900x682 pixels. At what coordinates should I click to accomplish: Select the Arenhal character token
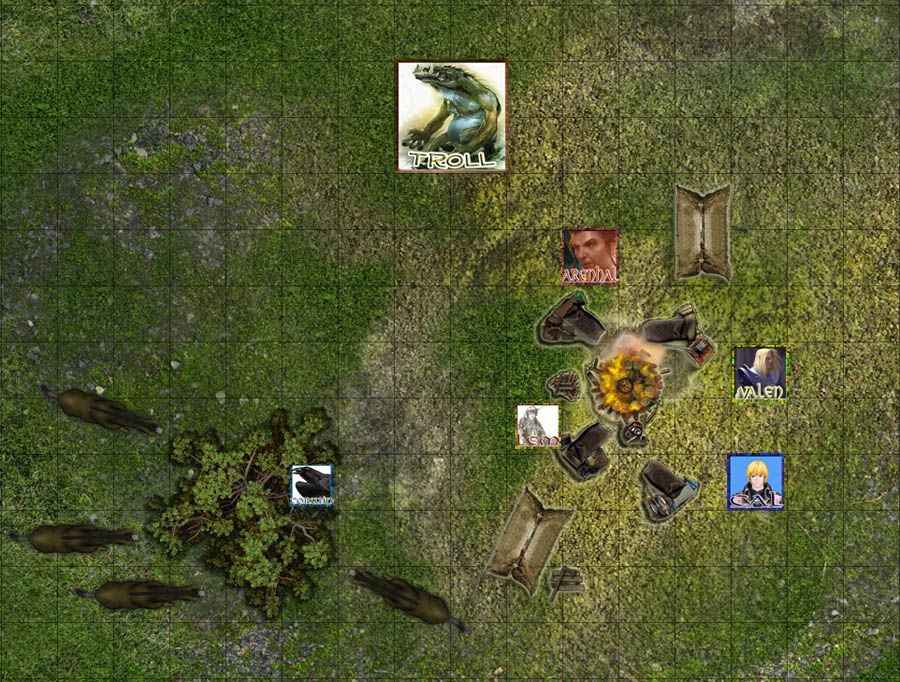point(590,257)
